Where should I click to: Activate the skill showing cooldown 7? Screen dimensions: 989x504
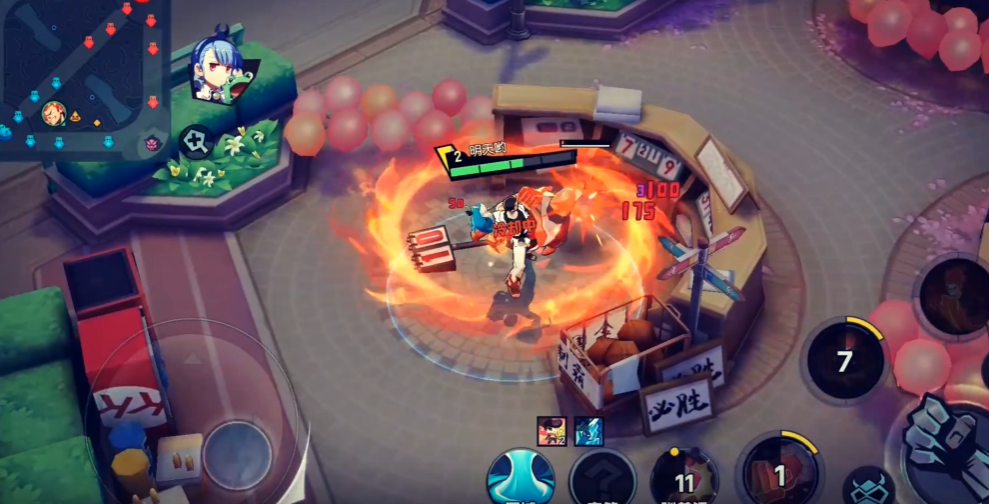coord(845,359)
